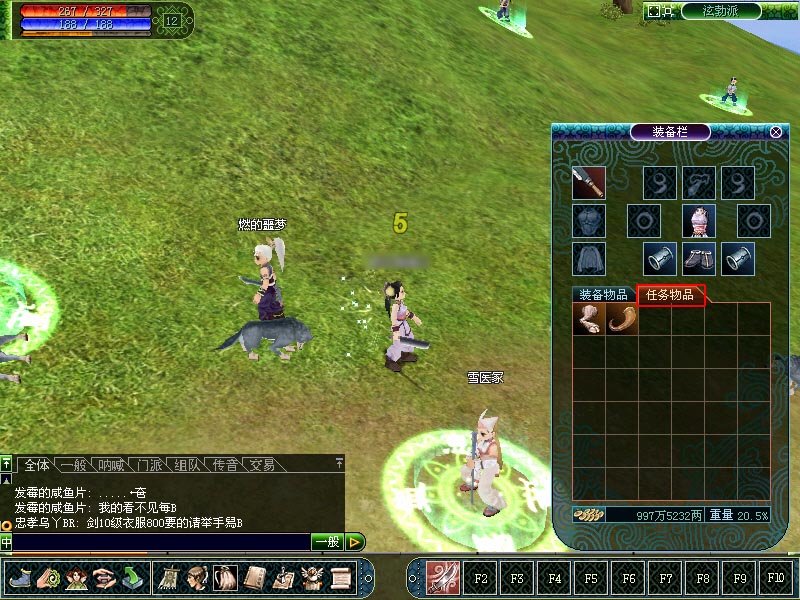Switch to the 任务物品 tab
Viewport: 800px width, 600px height.
pyautogui.click(x=671, y=295)
